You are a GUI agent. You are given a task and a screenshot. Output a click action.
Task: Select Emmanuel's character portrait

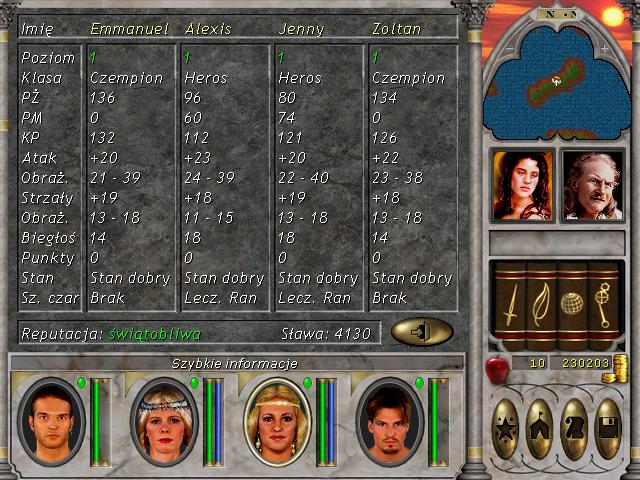point(51,421)
